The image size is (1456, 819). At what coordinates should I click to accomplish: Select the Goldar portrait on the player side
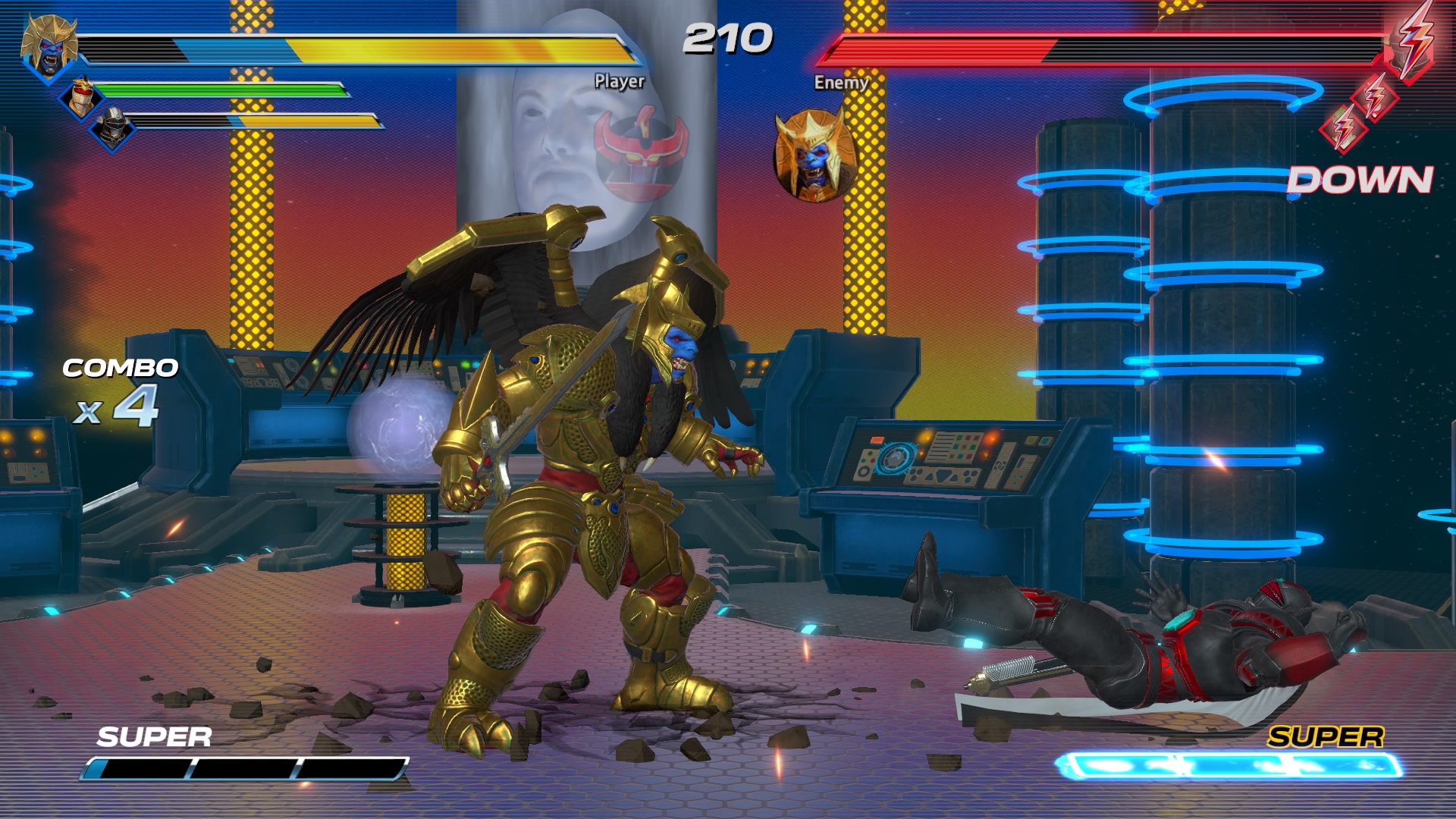click(49, 47)
